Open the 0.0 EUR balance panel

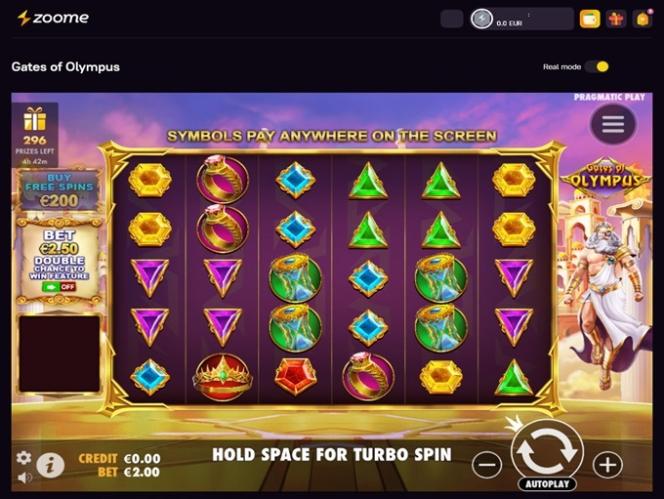coord(520,19)
